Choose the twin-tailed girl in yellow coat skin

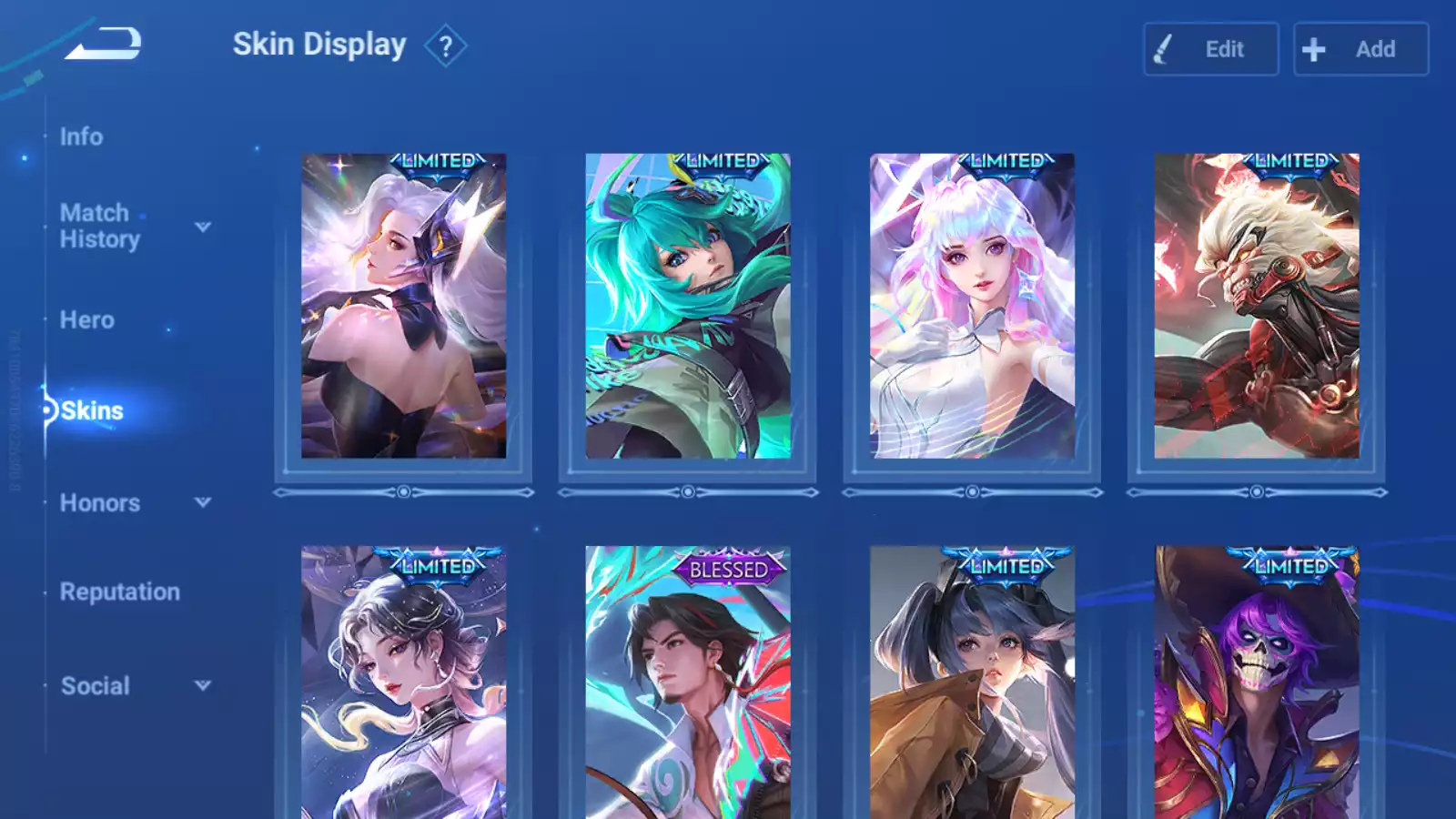(x=972, y=682)
